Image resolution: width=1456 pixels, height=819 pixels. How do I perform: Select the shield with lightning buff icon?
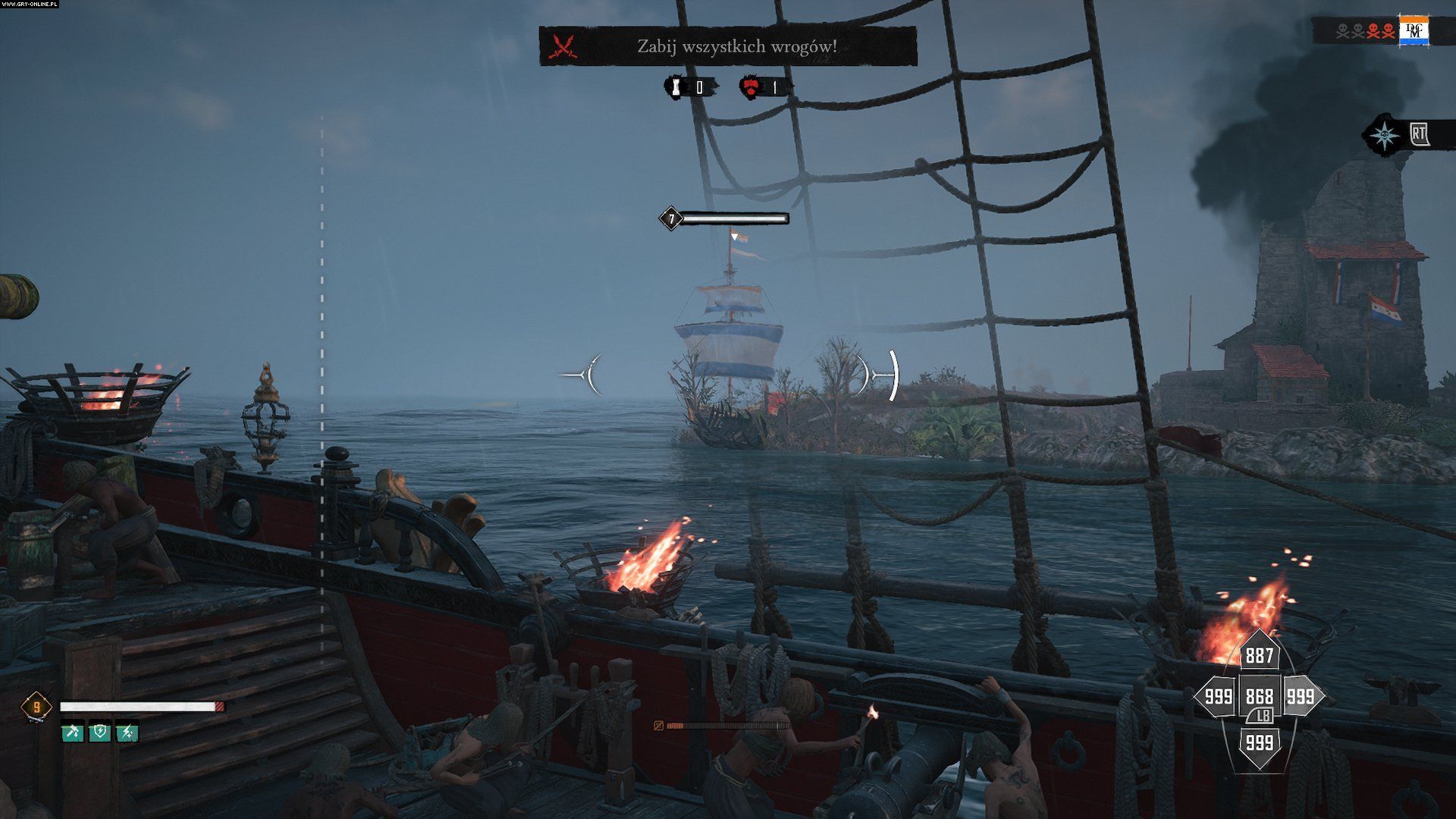(100, 733)
